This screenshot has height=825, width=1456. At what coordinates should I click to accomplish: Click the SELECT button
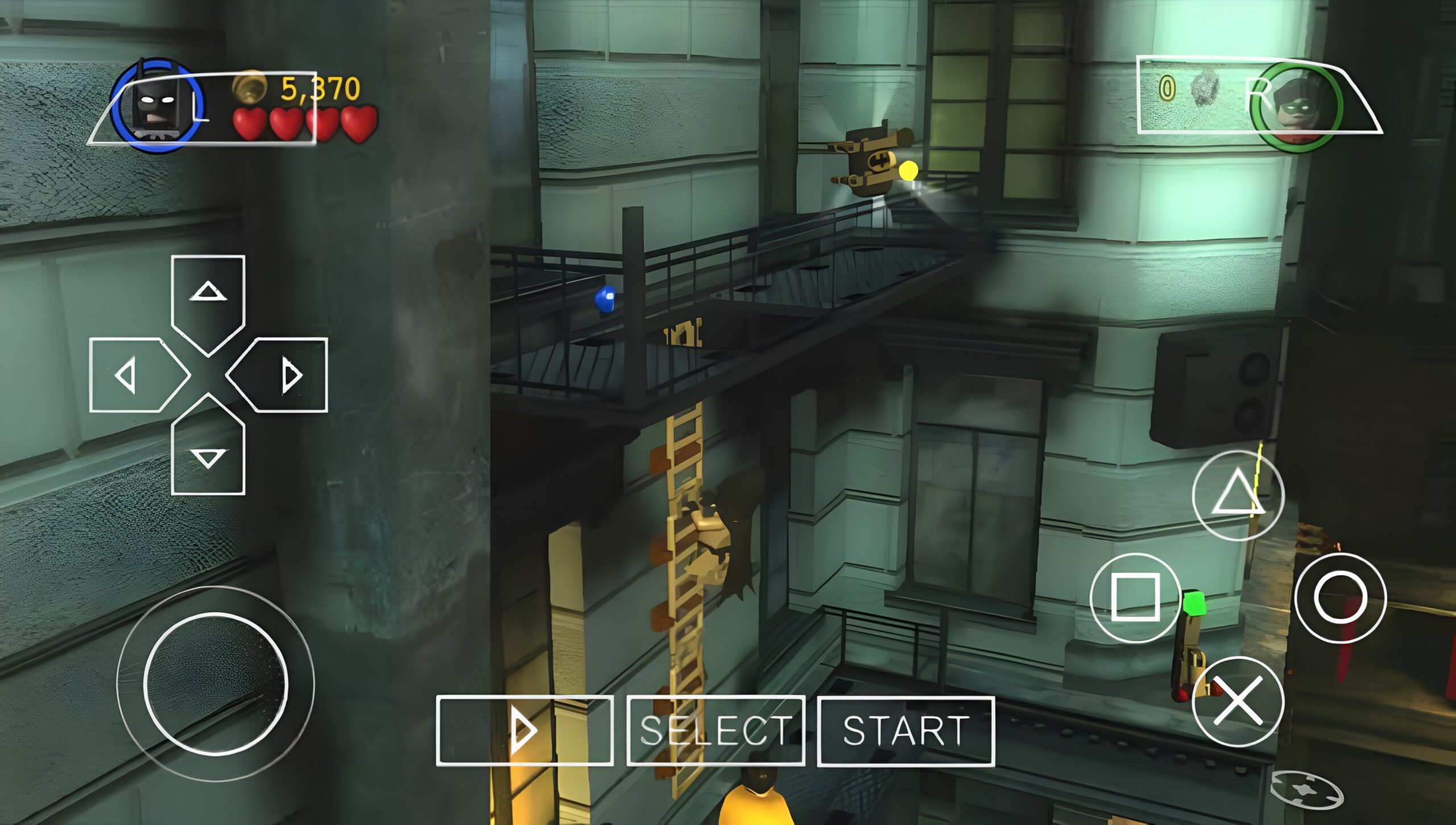[715, 731]
